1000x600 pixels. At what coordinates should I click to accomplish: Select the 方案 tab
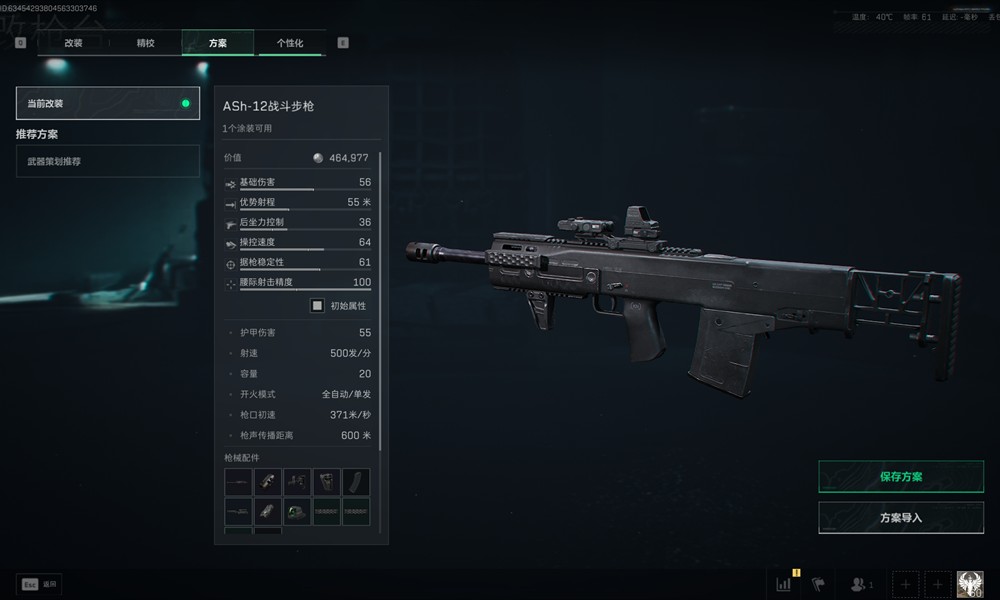[x=217, y=43]
